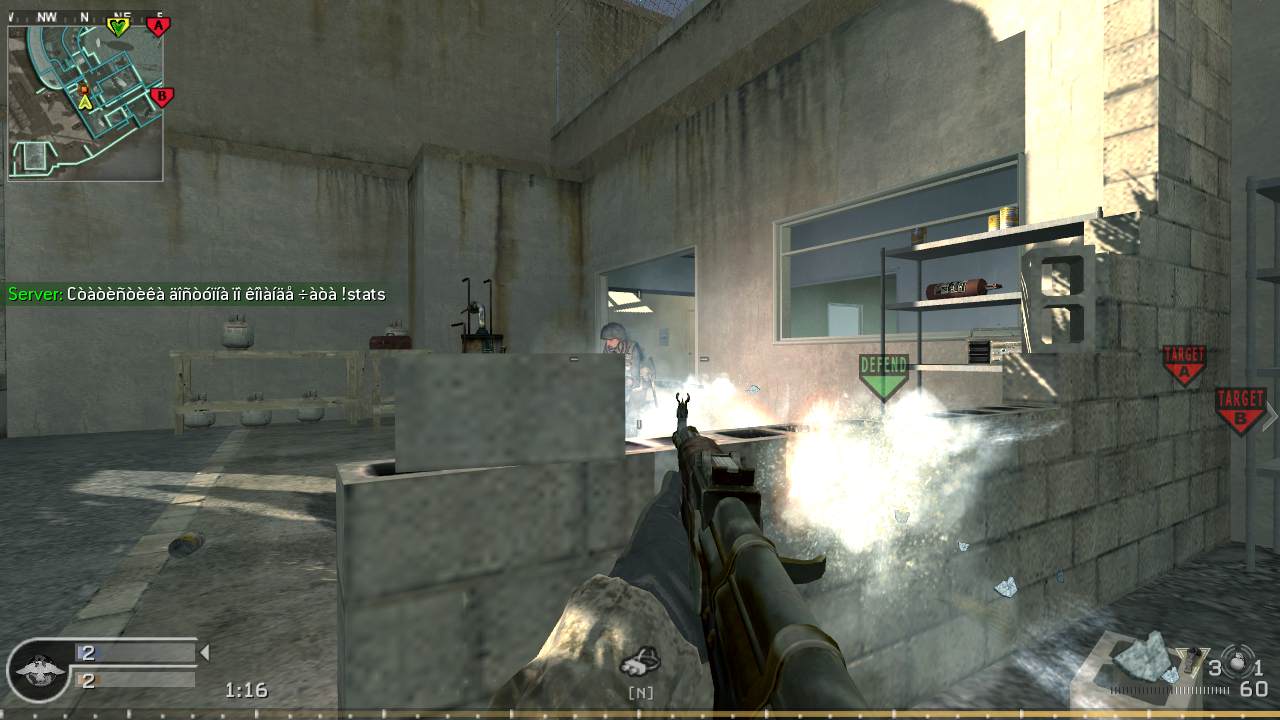Expand the compass strip showing NW at top left
This screenshot has width=1280, height=720.
pos(47,15)
